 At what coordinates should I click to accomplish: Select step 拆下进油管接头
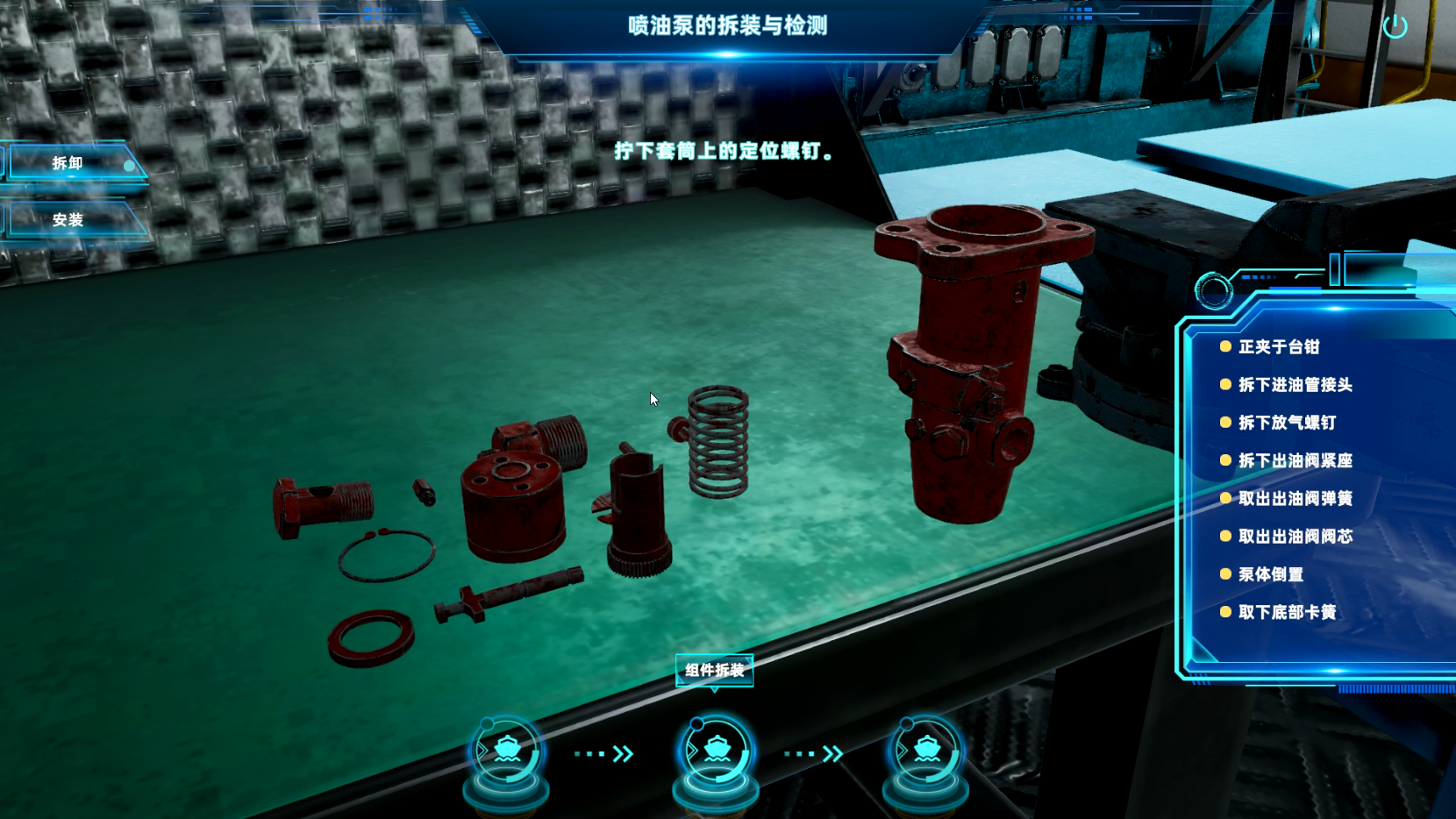coord(1295,385)
